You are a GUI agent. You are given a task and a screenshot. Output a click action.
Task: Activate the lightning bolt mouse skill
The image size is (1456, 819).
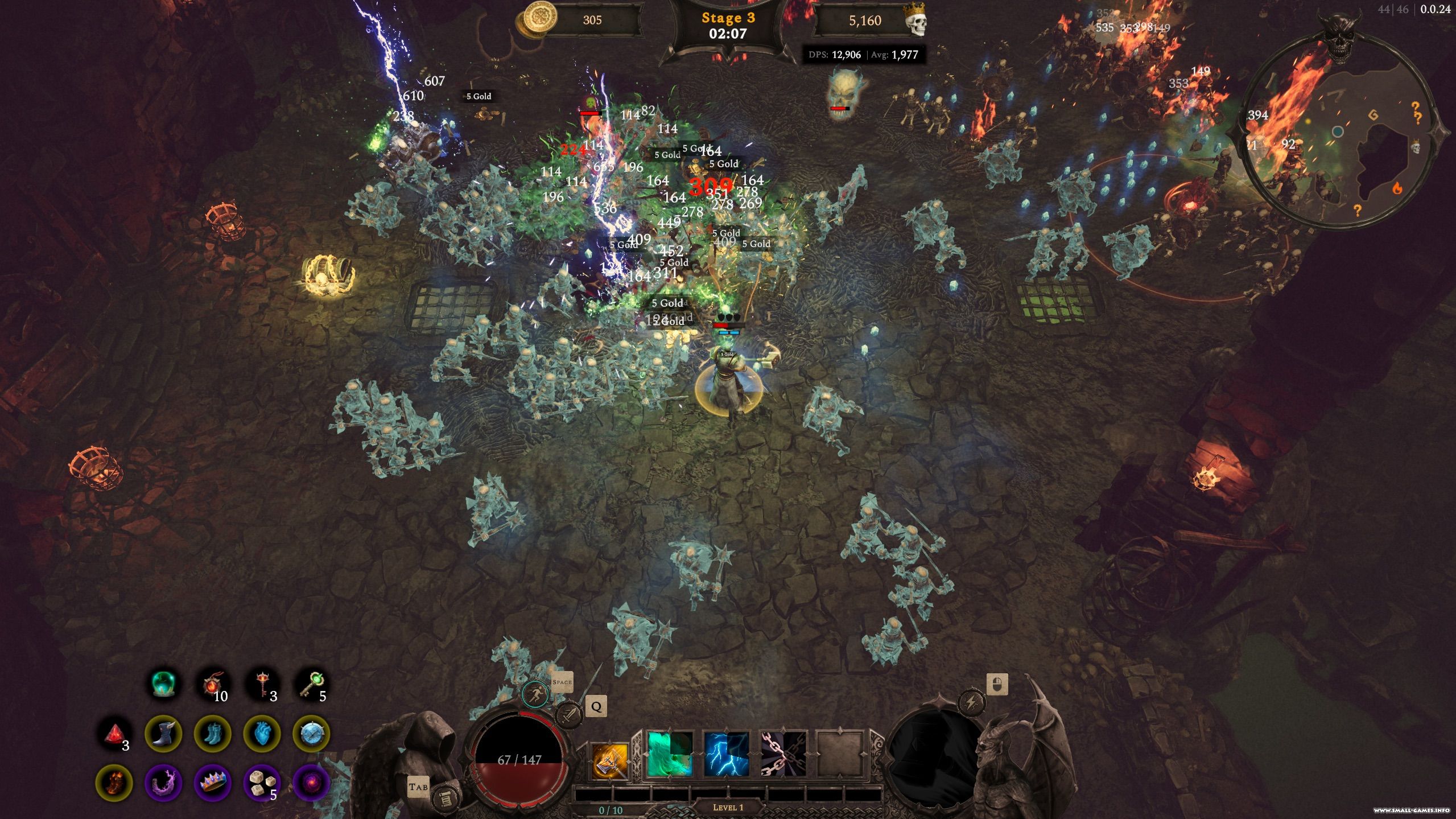(971, 703)
